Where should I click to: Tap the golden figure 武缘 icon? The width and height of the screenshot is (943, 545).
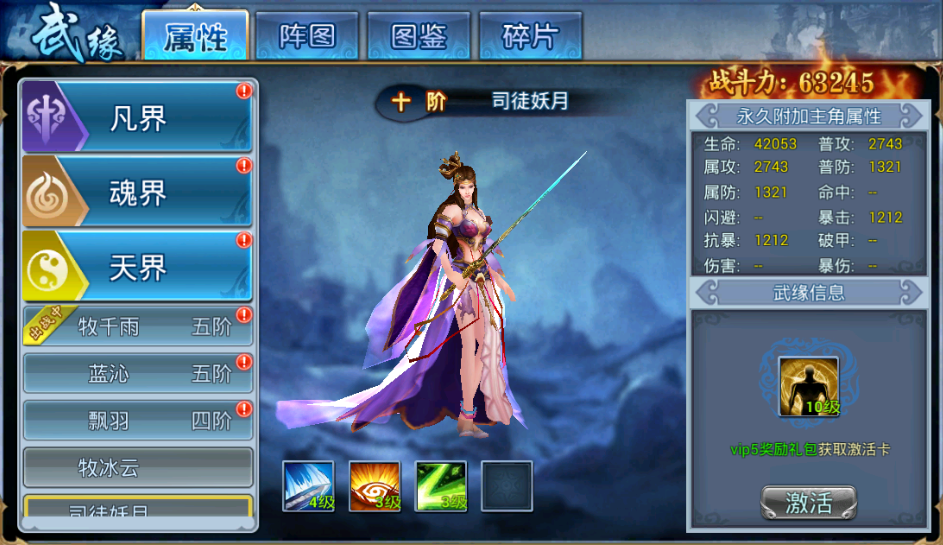pyautogui.click(x=808, y=386)
